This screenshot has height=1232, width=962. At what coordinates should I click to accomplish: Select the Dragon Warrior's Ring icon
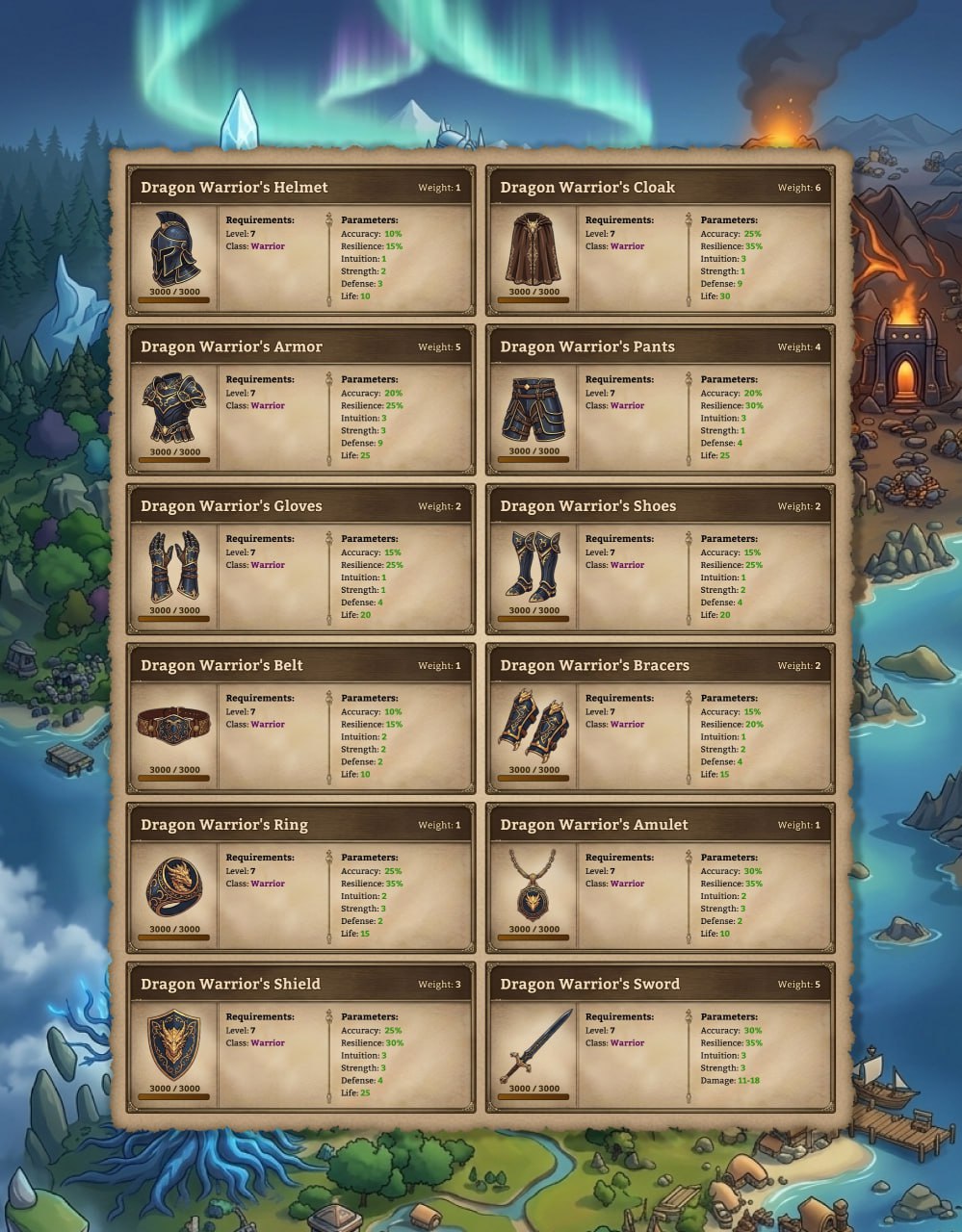click(174, 885)
